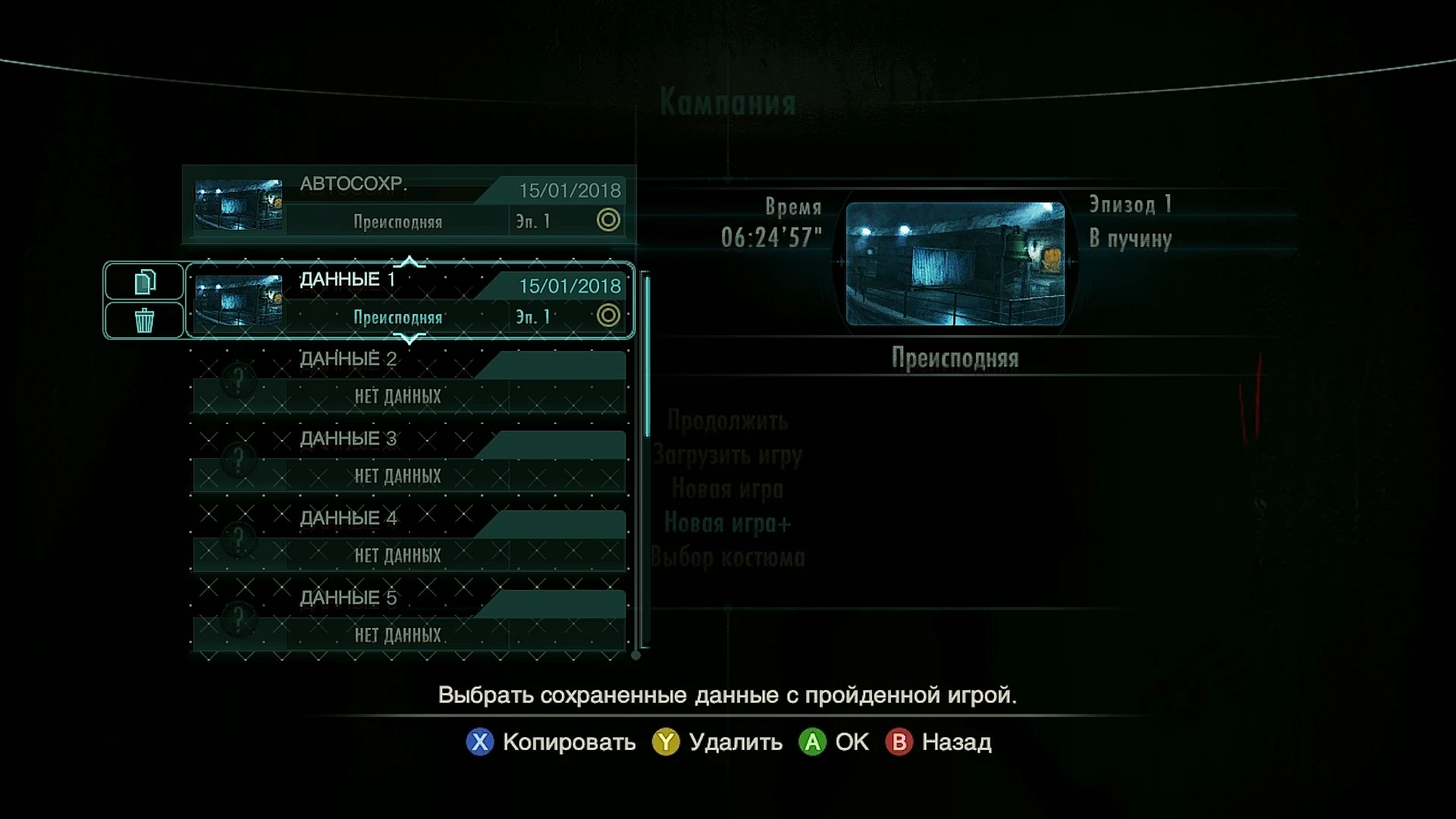Viewport: 1456px width, 819px height.
Task: Select Загрузить игру option
Action: (x=729, y=455)
